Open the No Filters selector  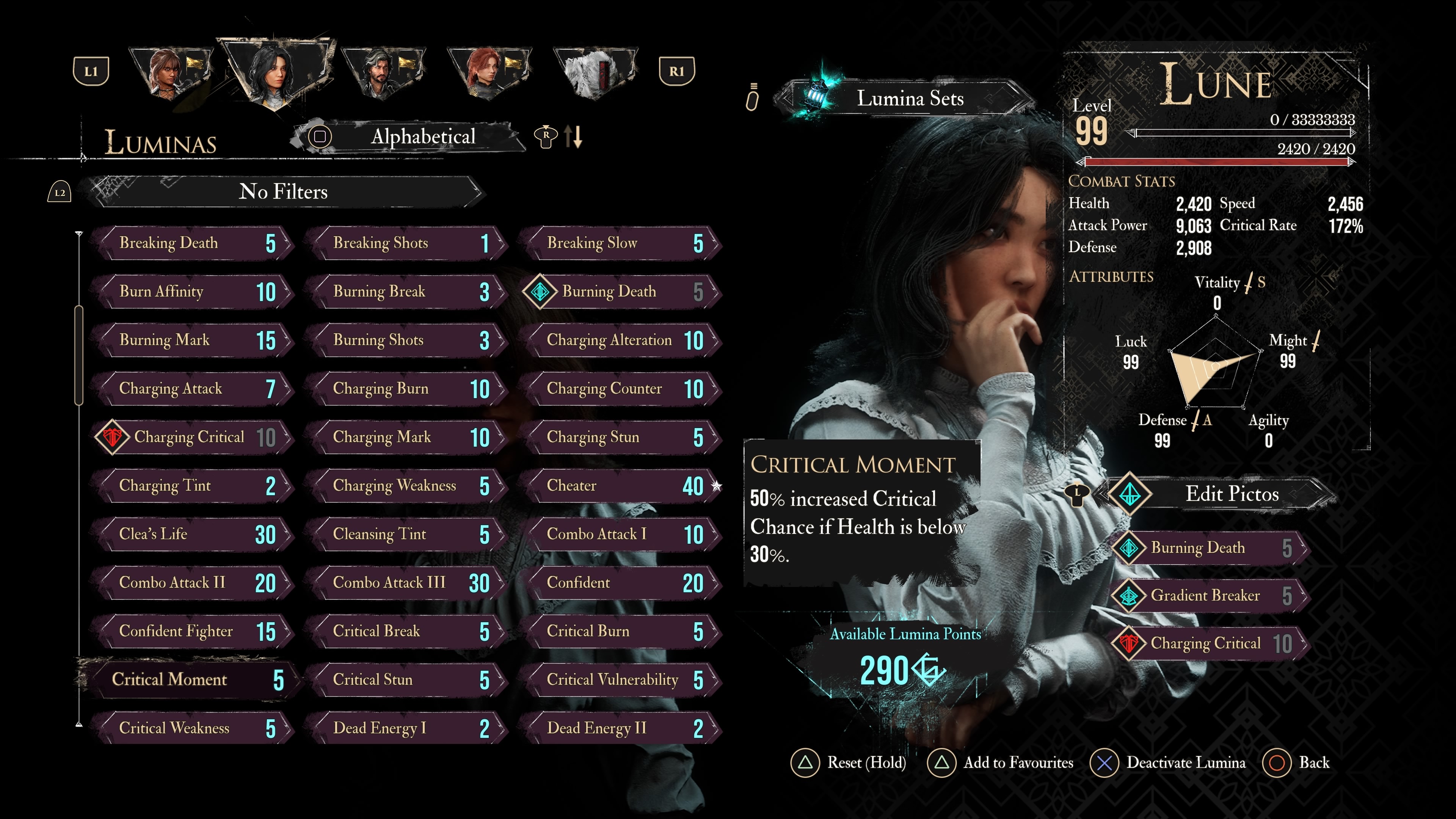point(283,191)
